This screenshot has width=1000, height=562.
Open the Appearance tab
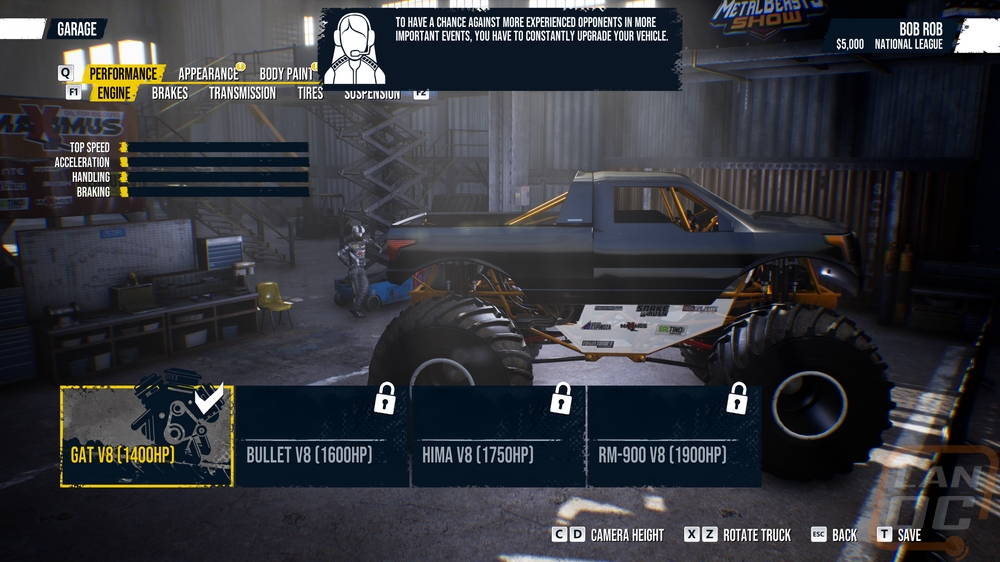click(x=208, y=73)
